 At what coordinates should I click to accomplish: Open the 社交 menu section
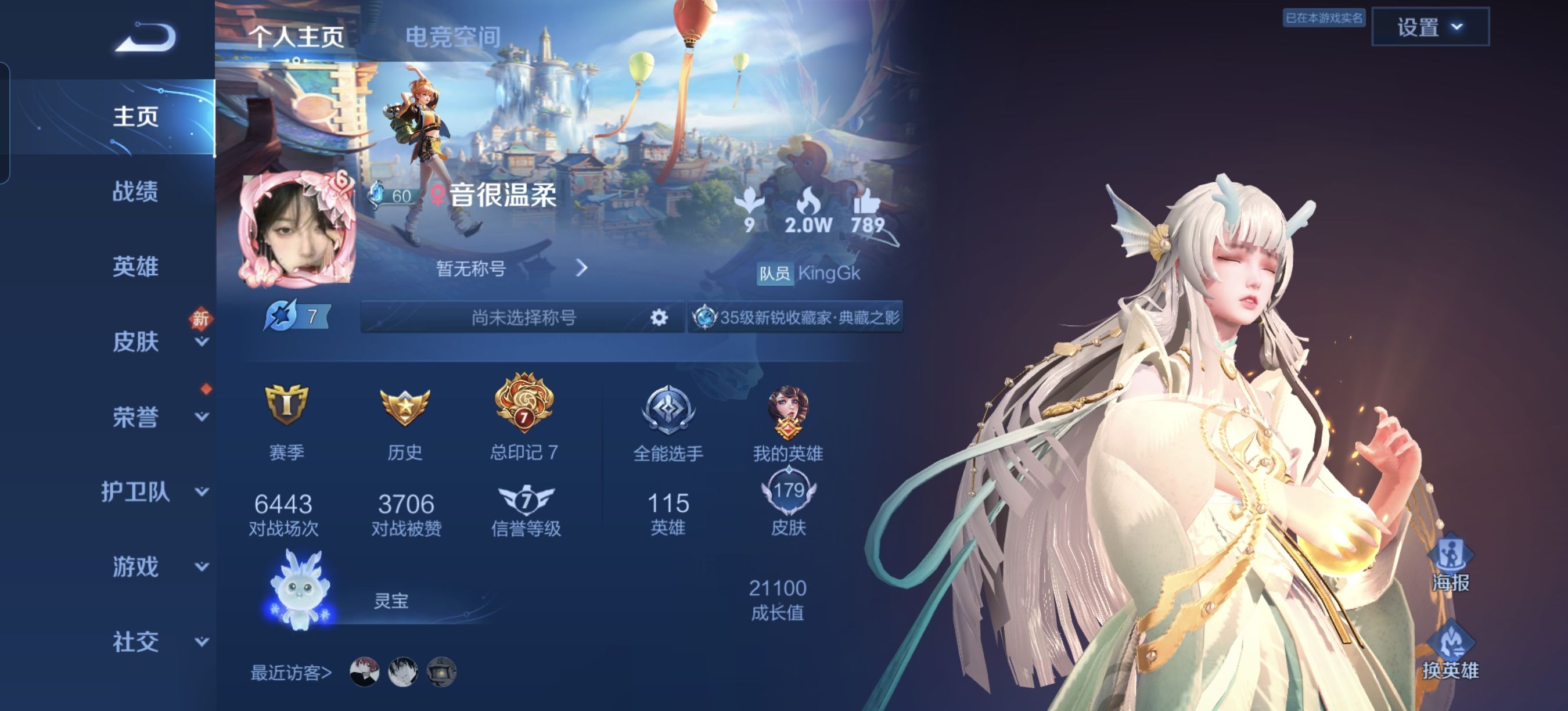(136, 642)
